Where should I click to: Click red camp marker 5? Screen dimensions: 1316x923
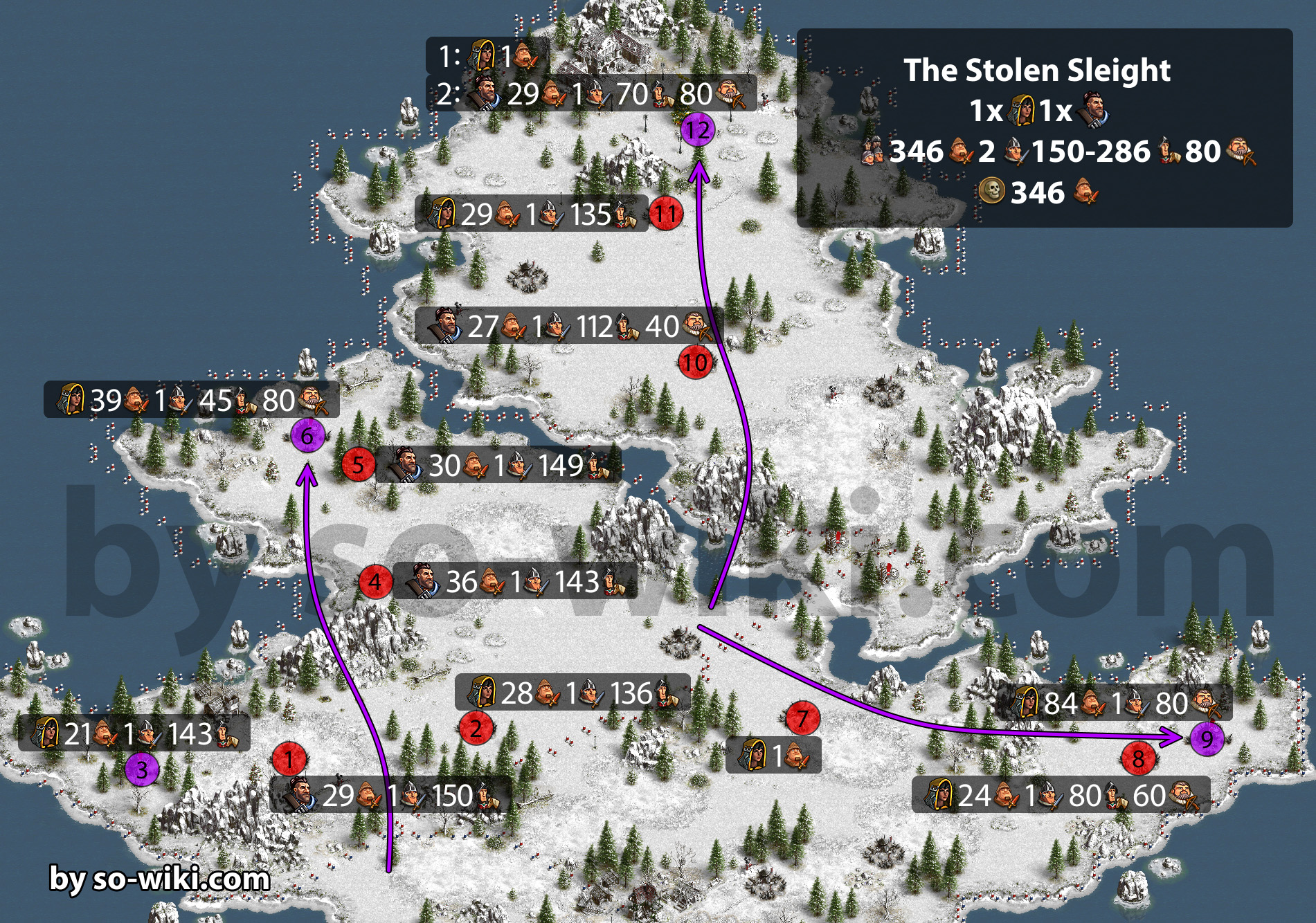tap(358, 464)
